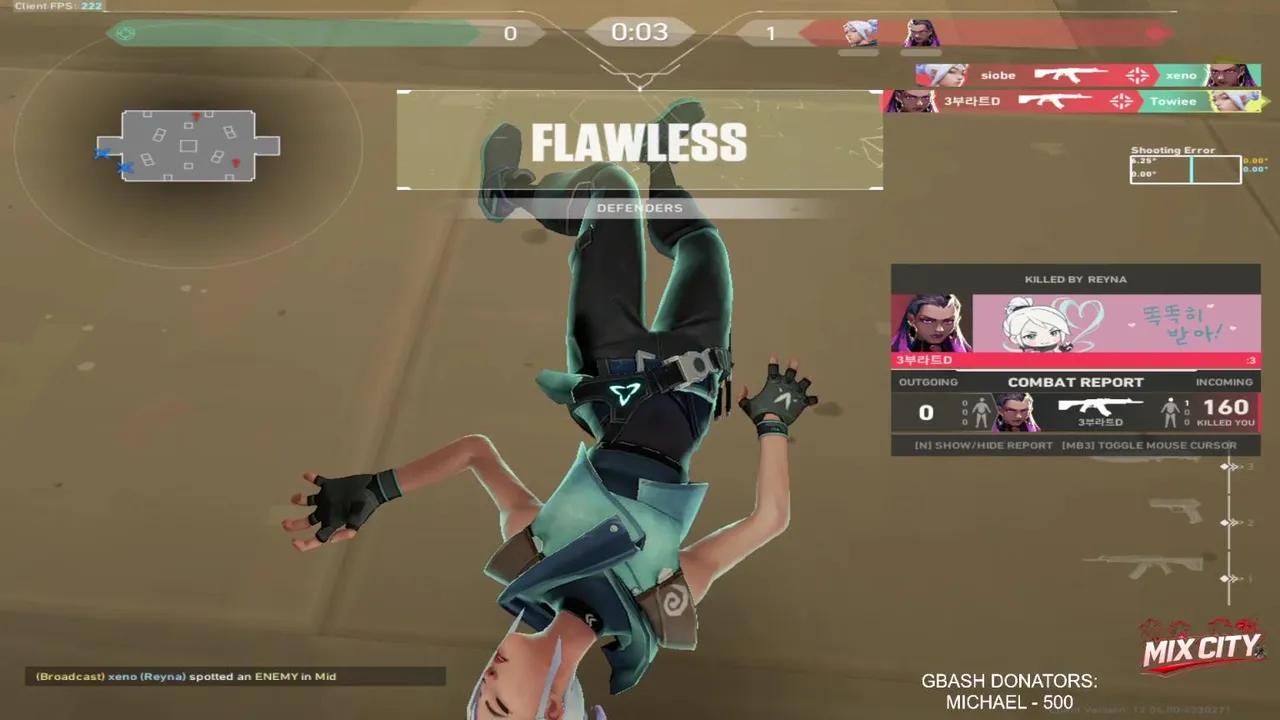The height and width of the screenshot is (720, 1280).
Task: Click the MIX CITY logo
Action: [x=1200, y=648]
